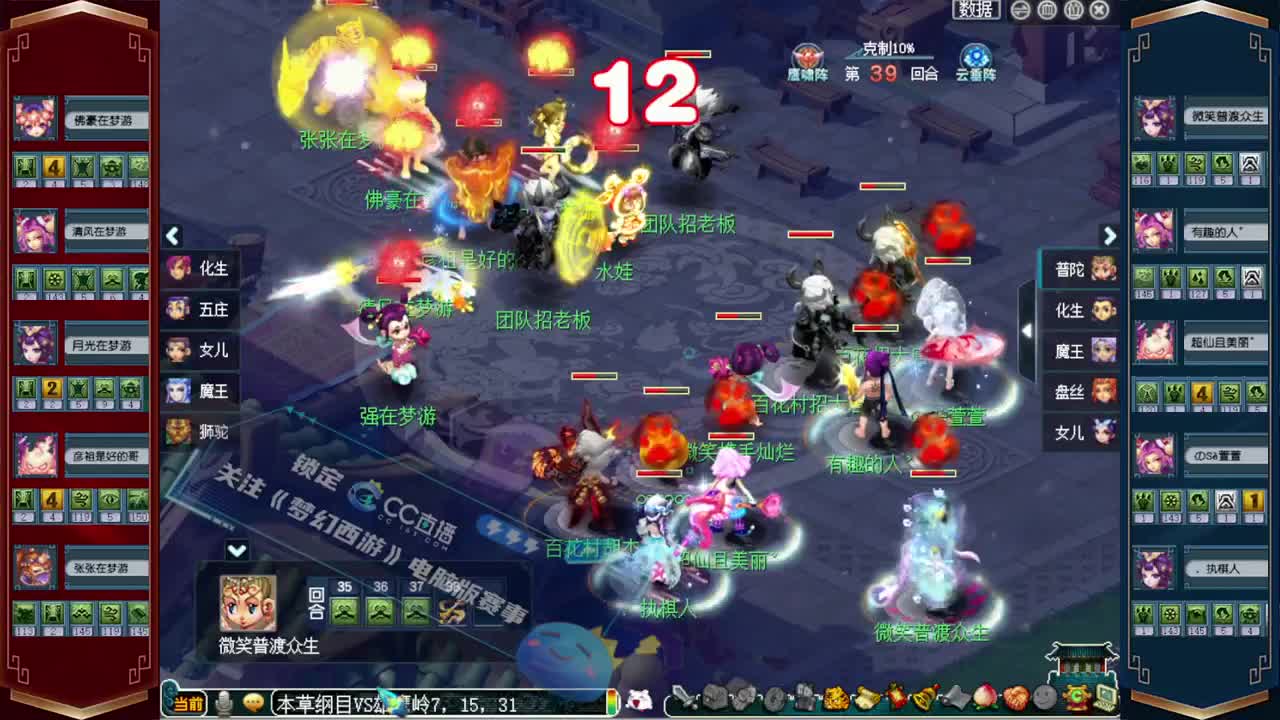Click the left arrow to collapse the school tabs
This screenshot has height=720, width=1280.
(172, 237)
